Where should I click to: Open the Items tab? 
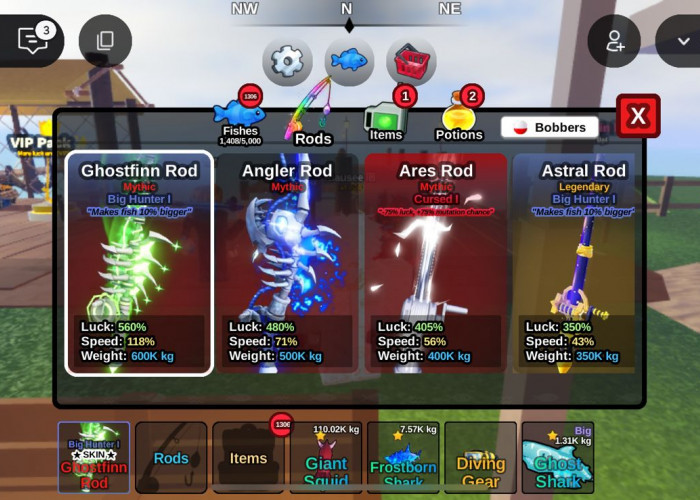coord(386,120)
